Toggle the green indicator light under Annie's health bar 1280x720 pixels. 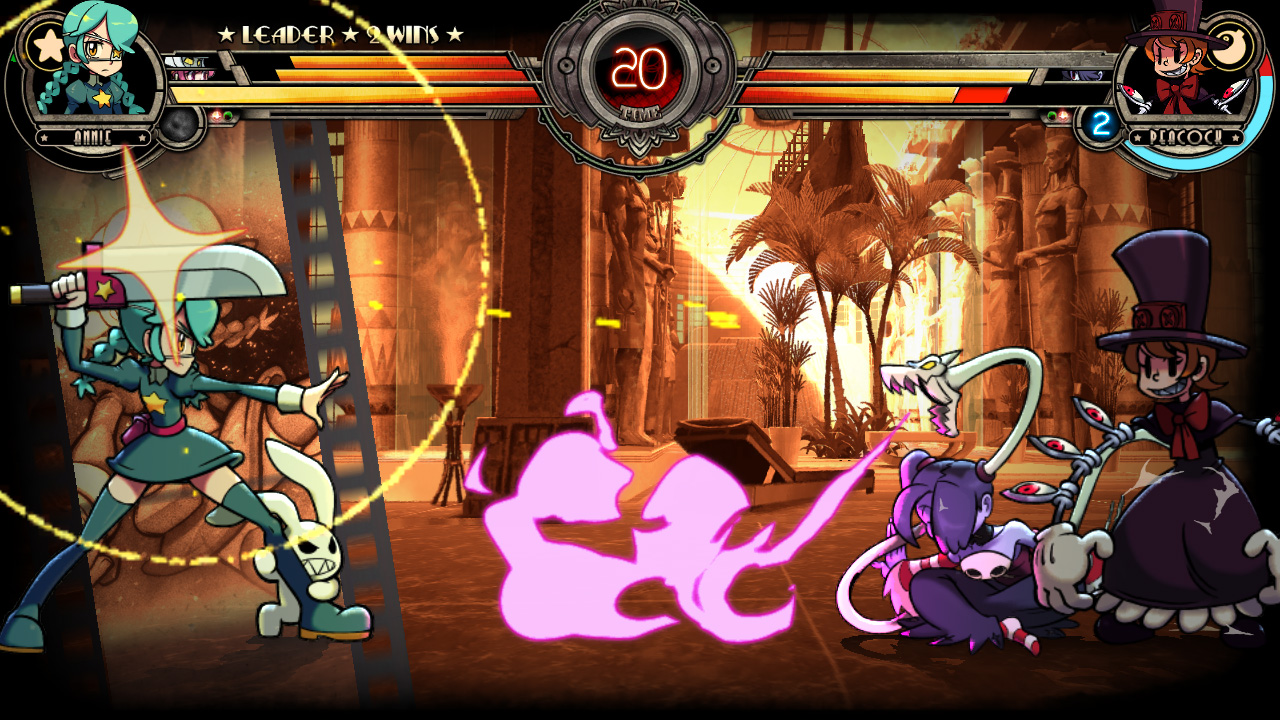point(228,115)
